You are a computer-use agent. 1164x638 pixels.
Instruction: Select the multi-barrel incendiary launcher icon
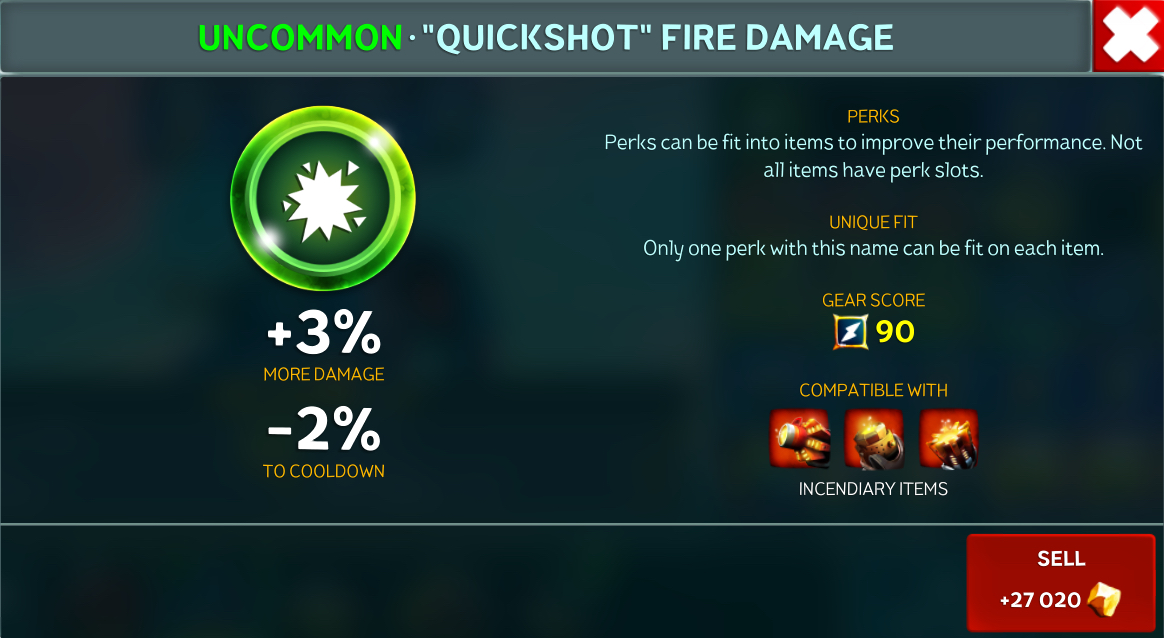(948, 438)
